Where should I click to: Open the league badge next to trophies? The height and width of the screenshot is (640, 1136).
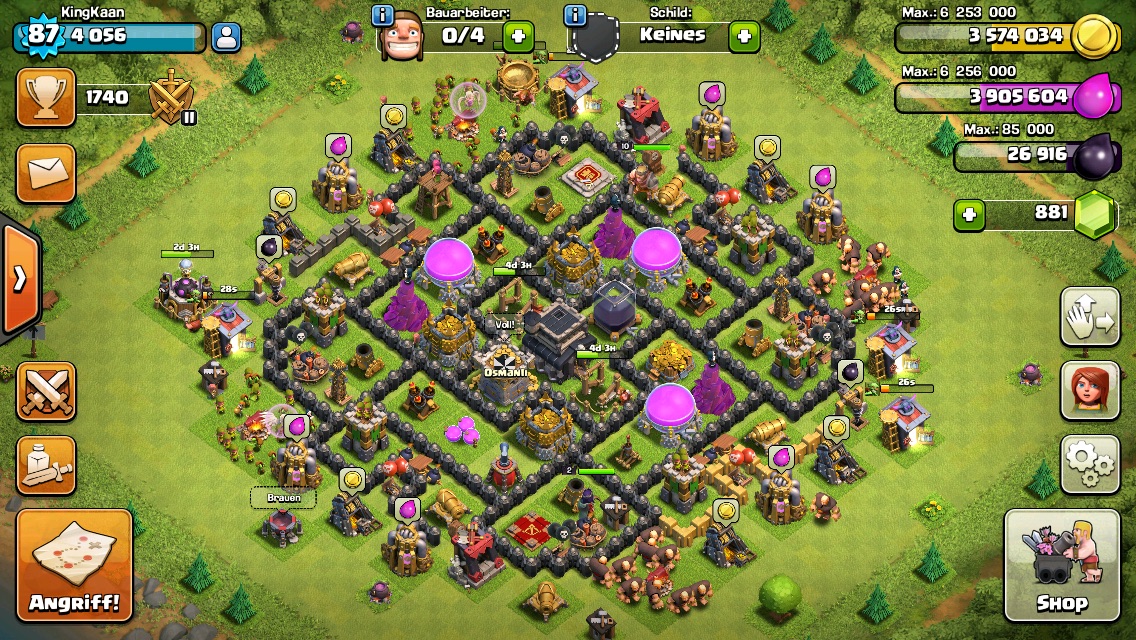(171, 99)
